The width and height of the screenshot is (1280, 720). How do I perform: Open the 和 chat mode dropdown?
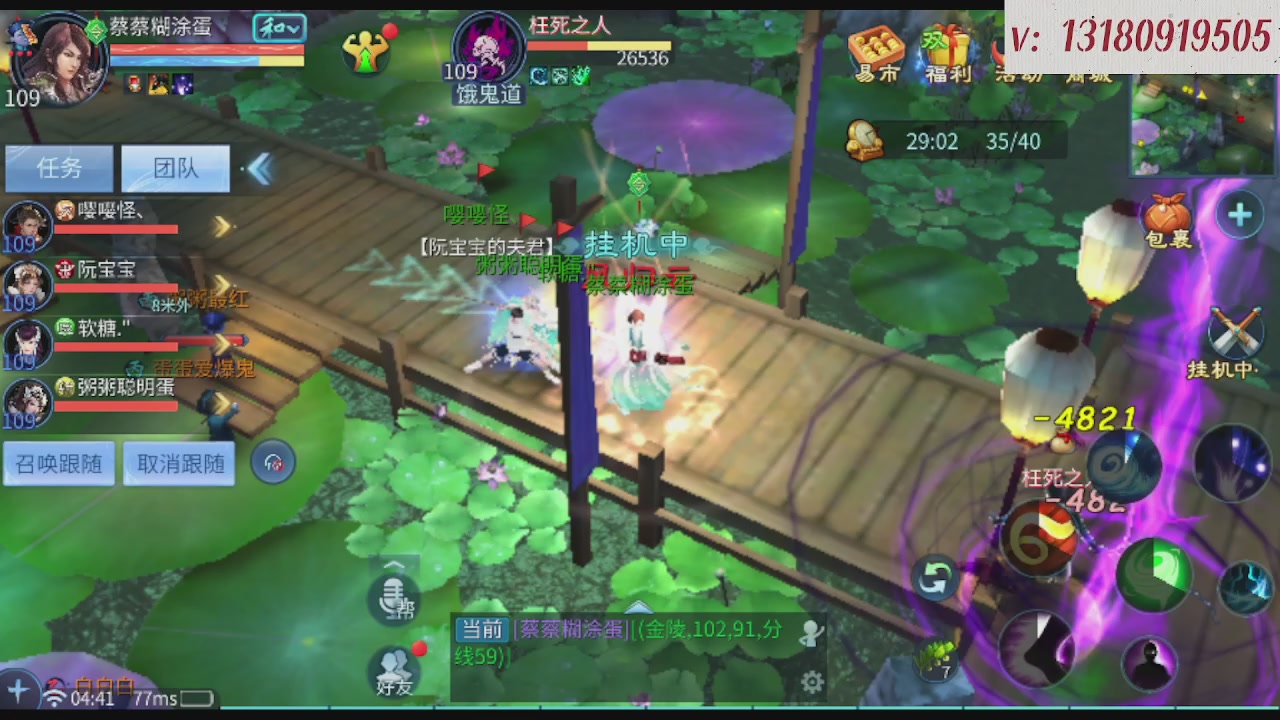[281, 30]
